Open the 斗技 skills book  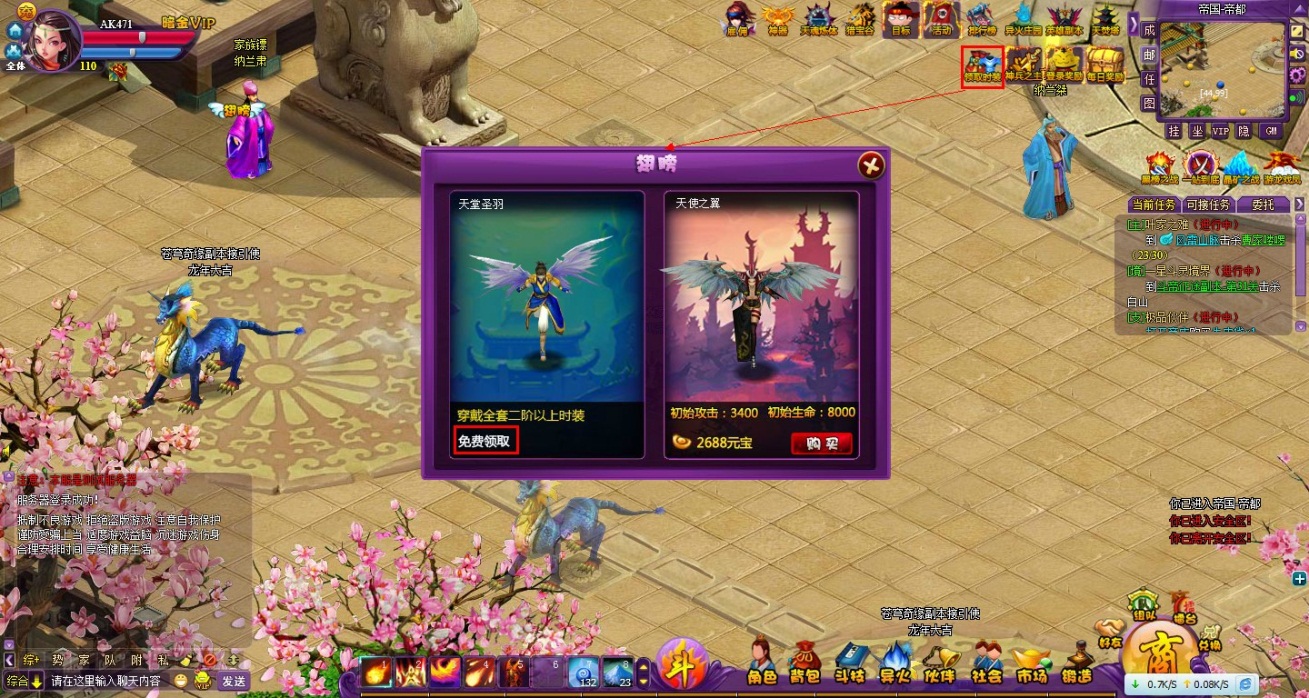(850, 662)
